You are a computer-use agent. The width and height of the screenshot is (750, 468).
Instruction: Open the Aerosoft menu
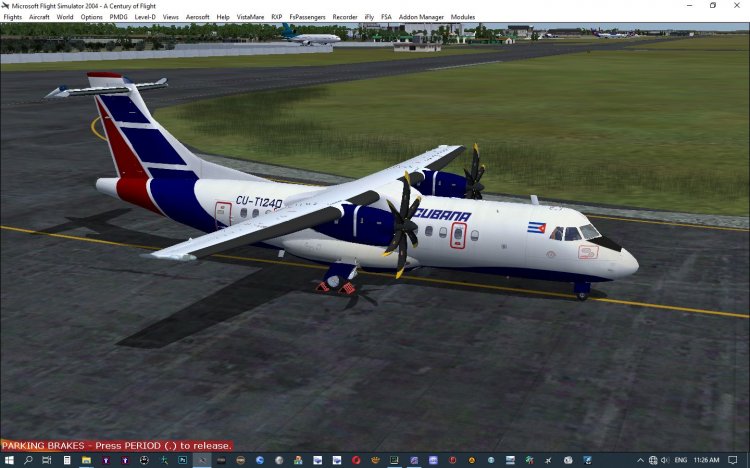(x=197, y=17)
